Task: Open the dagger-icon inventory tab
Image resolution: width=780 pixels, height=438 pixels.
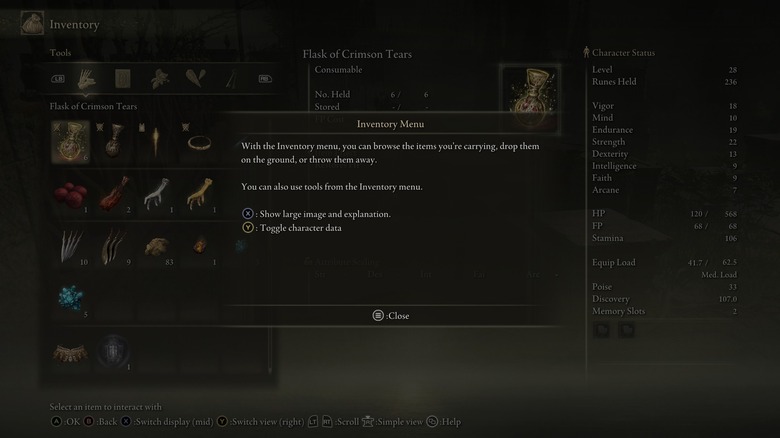Action: click(231, 78)
